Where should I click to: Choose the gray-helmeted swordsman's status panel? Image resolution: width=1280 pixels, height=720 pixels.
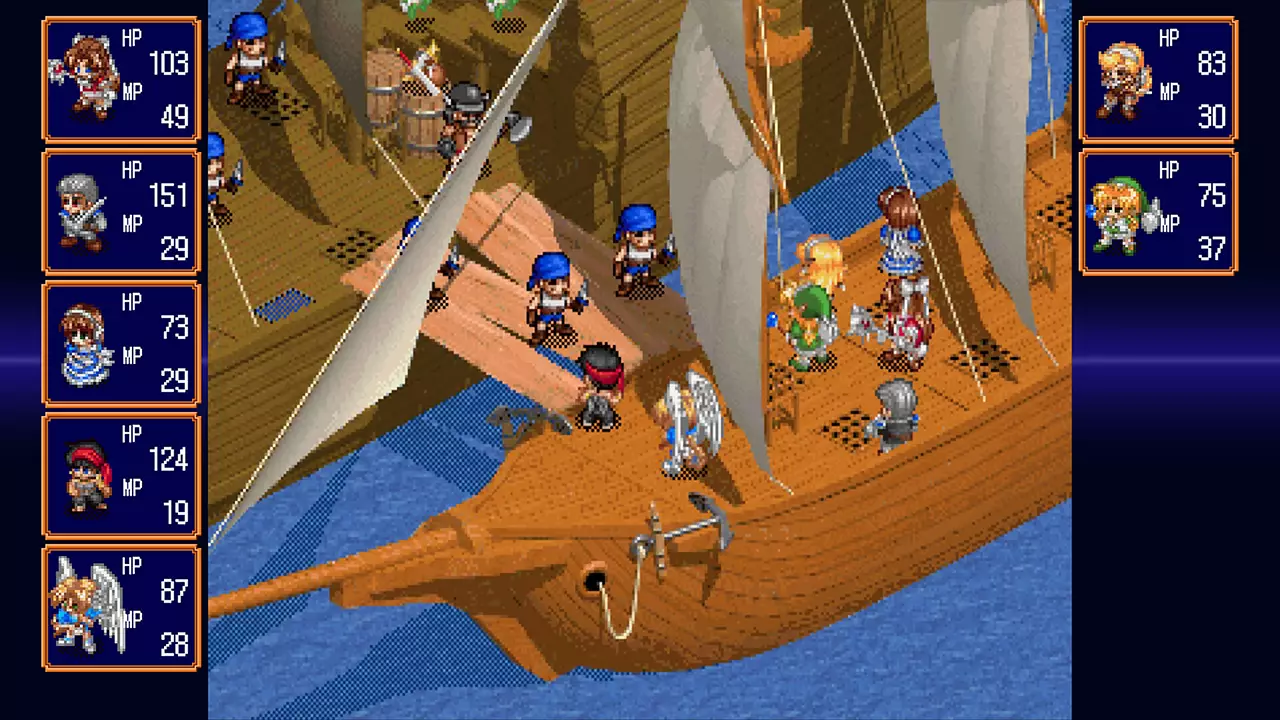(121, 212)
